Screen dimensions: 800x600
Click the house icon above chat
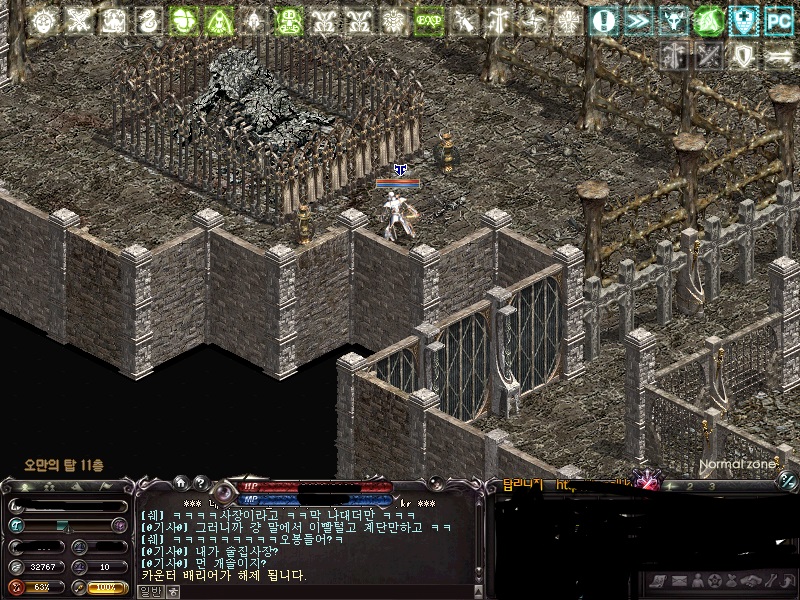pyautogui.click(x=181, y=482)
